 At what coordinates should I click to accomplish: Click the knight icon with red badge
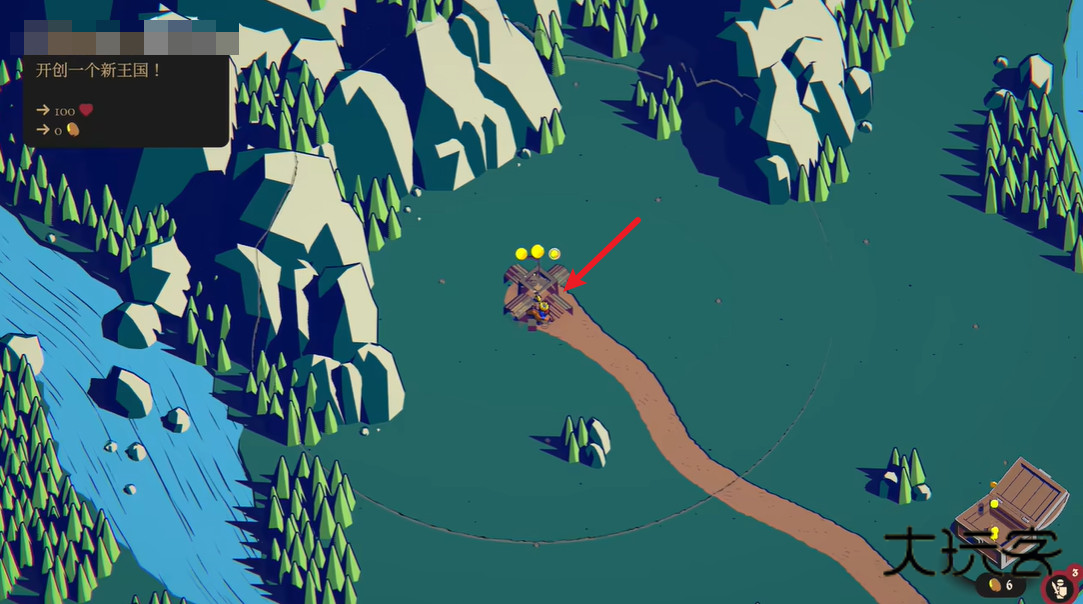1060,589
